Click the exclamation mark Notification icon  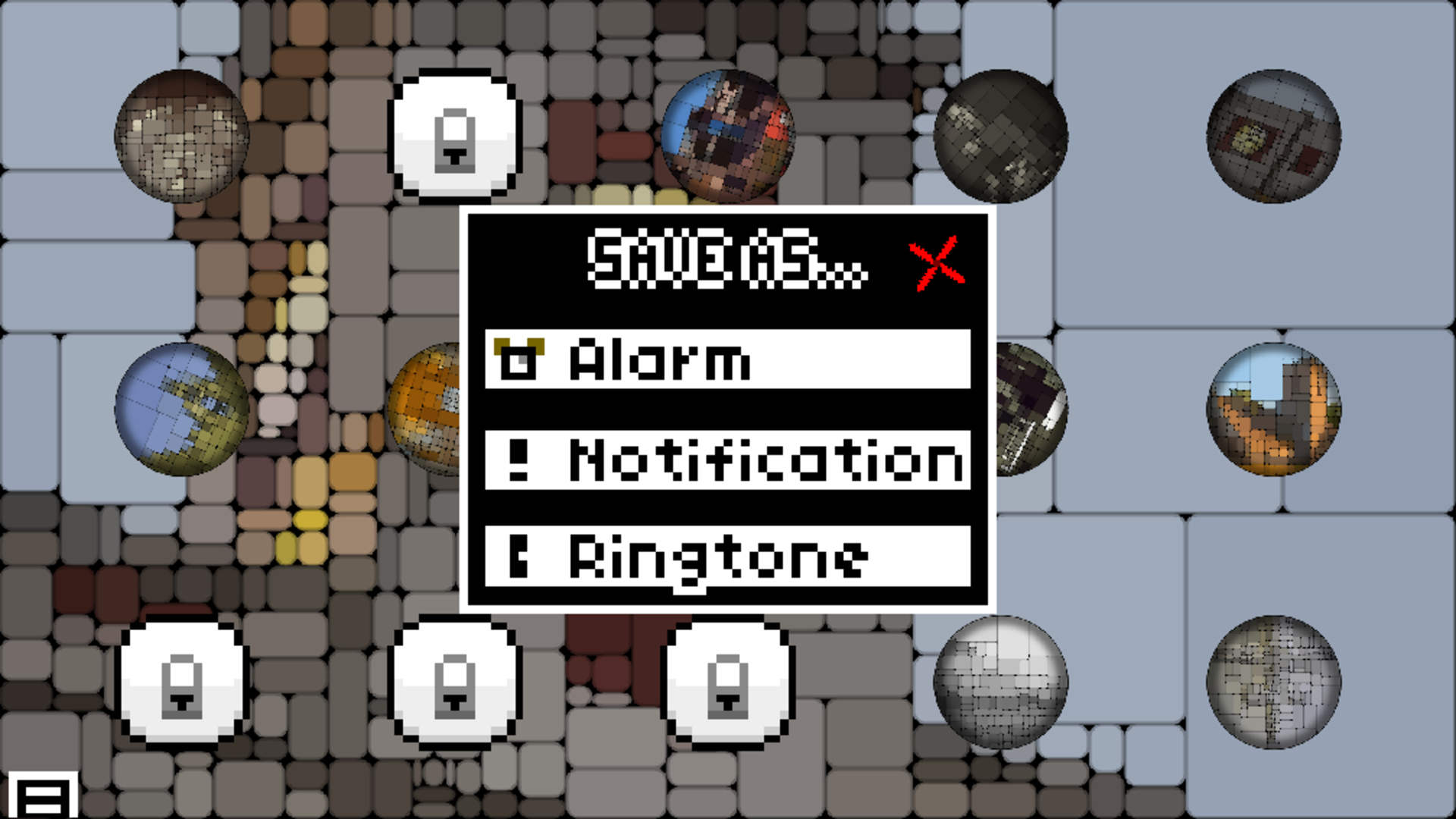point(518,460)
